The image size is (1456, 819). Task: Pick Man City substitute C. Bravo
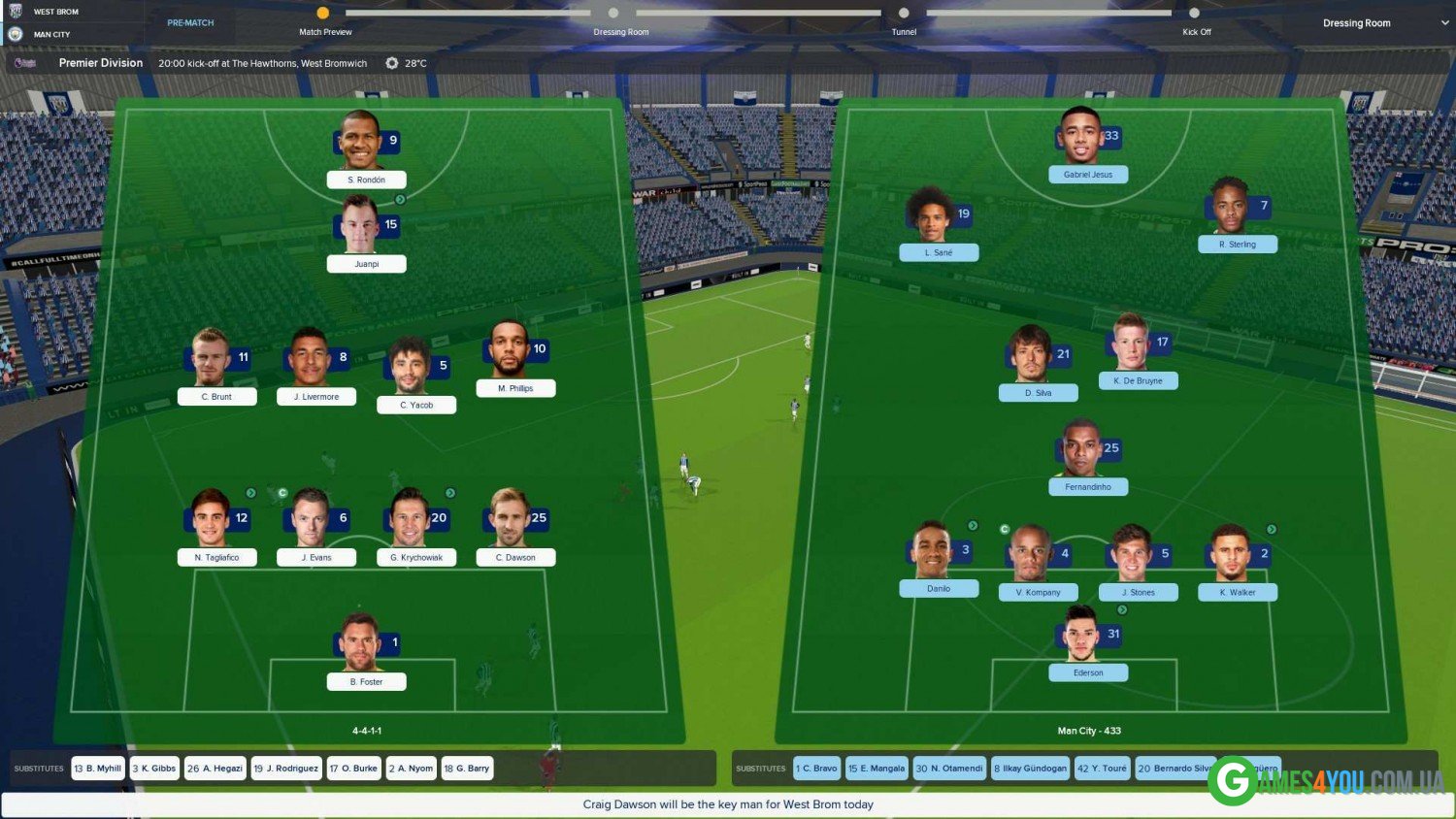816,769
